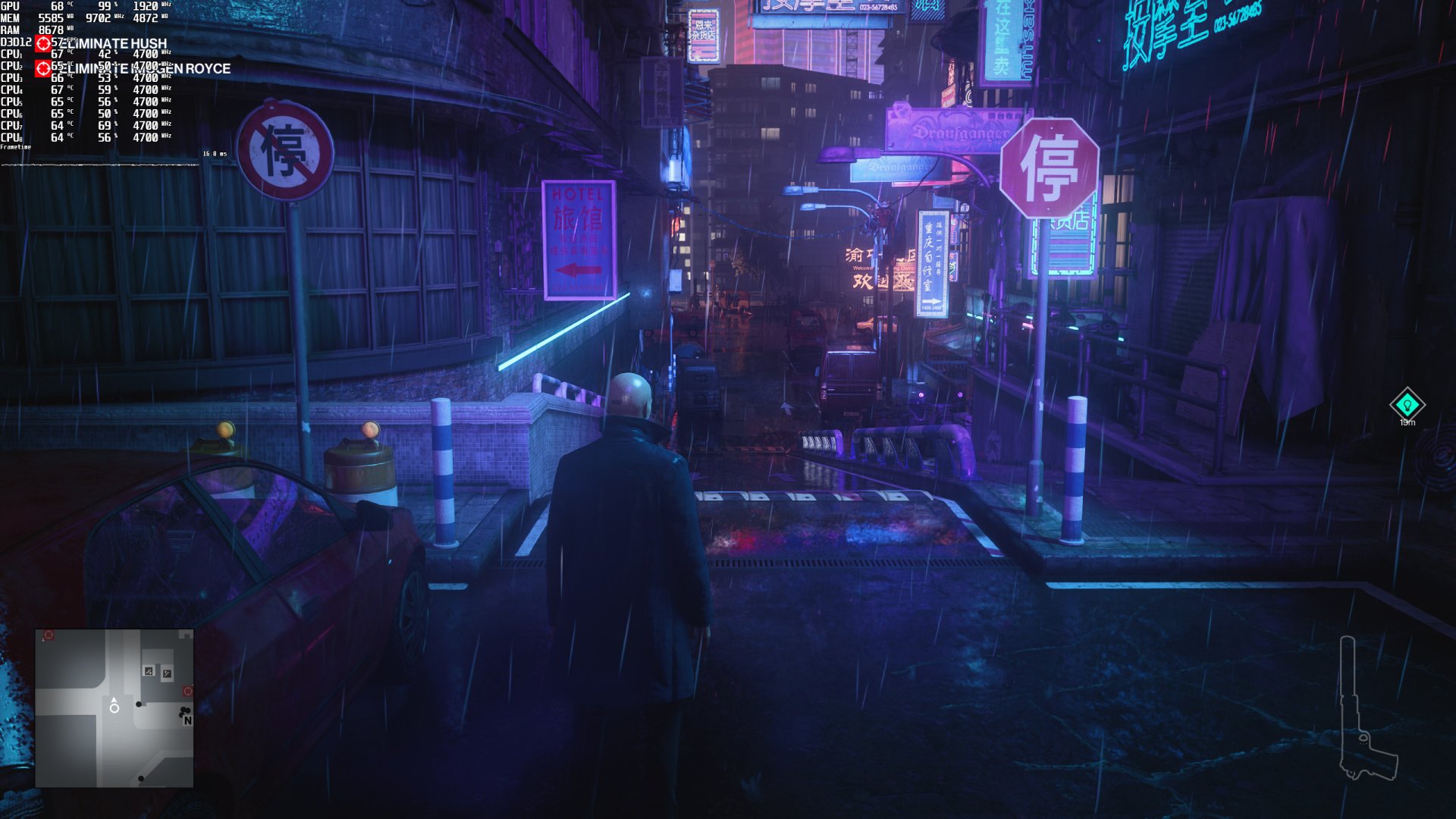Click the D3D12 label in the performance overlay
Image resolution: width=1456 pixels, height=819 pixels.
(15, 42)
